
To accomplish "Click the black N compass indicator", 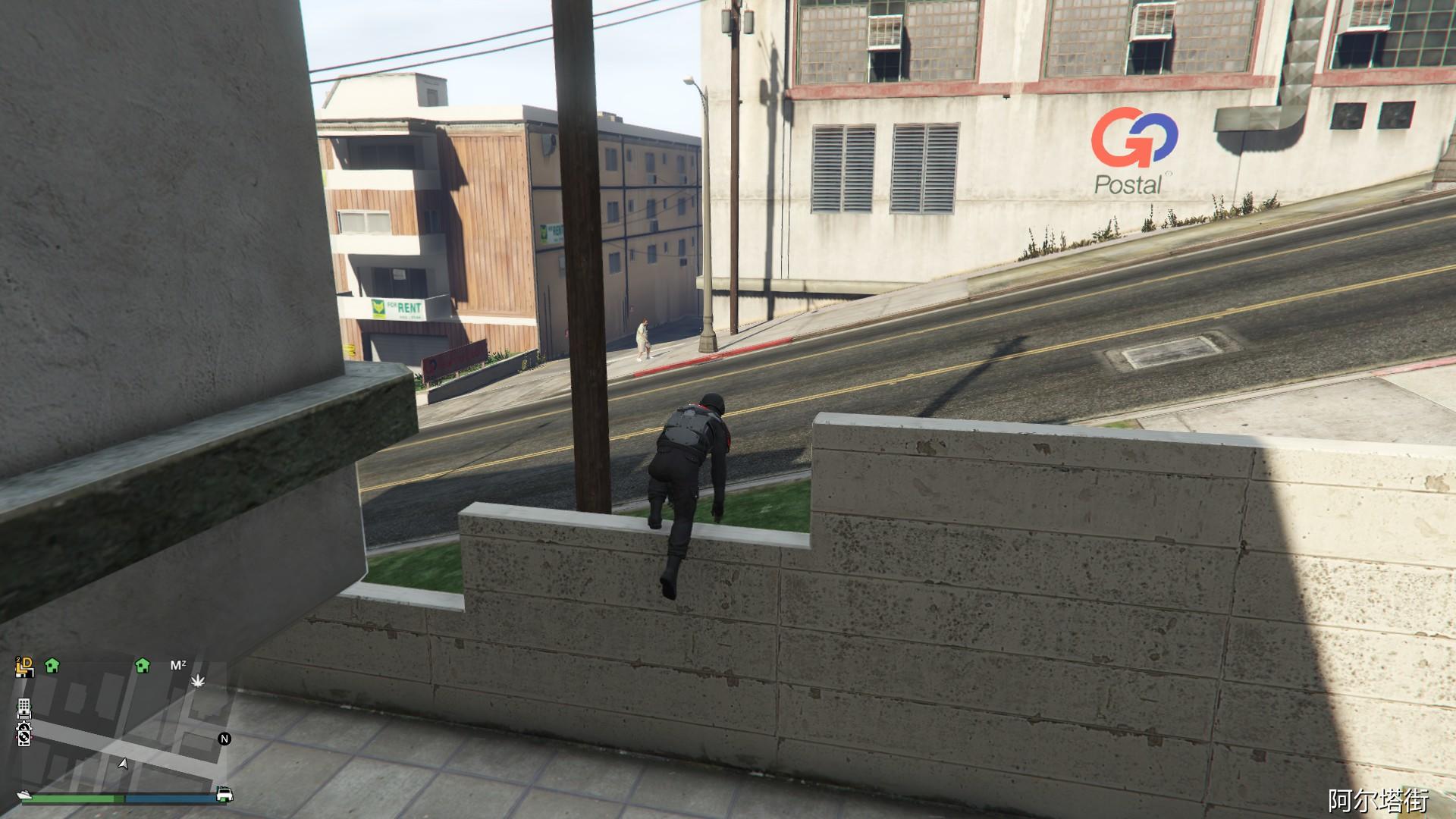I will point(223,739).
